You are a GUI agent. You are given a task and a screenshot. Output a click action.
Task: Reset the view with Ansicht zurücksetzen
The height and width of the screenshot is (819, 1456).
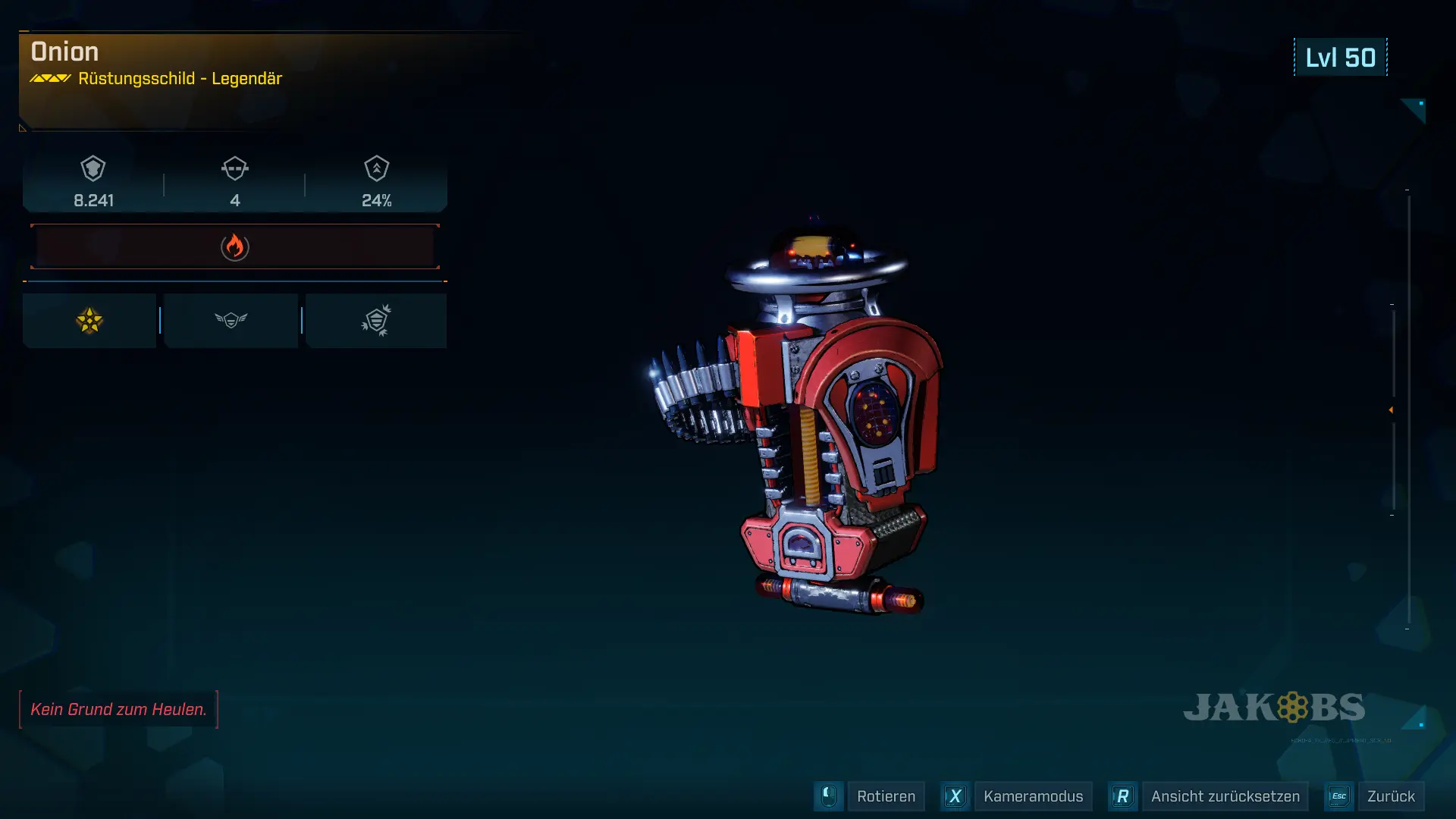click(x=1224, y=796)
